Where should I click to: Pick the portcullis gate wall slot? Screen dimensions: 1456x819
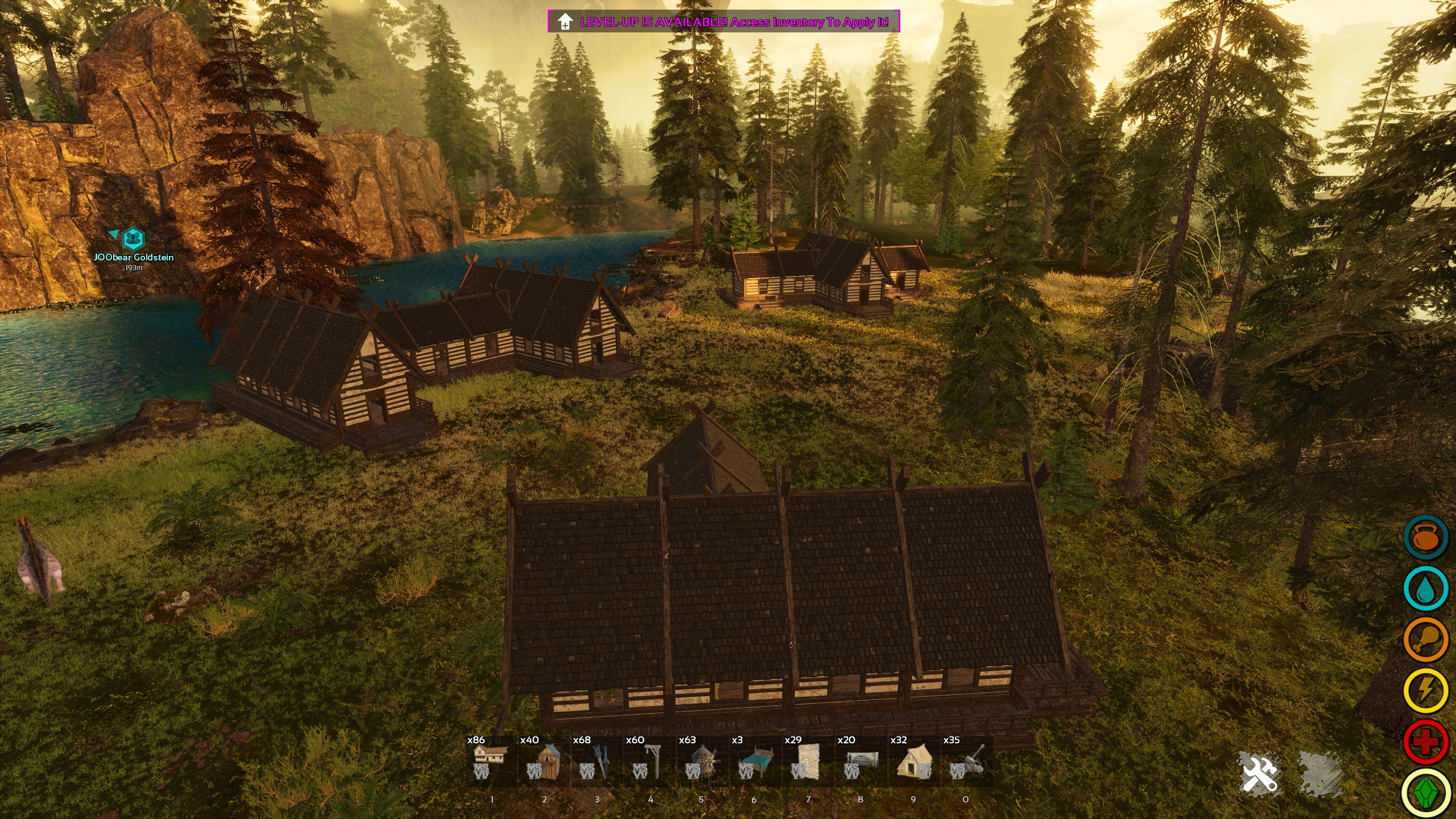point(861,762)
